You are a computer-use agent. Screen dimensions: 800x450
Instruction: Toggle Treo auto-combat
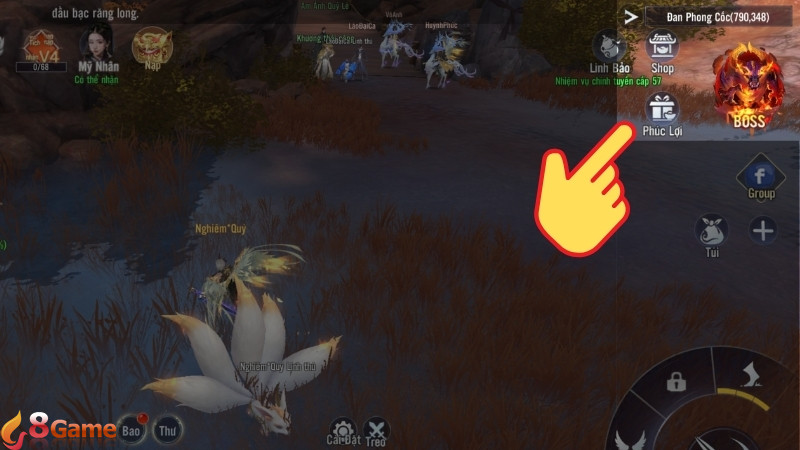[376, 431]
